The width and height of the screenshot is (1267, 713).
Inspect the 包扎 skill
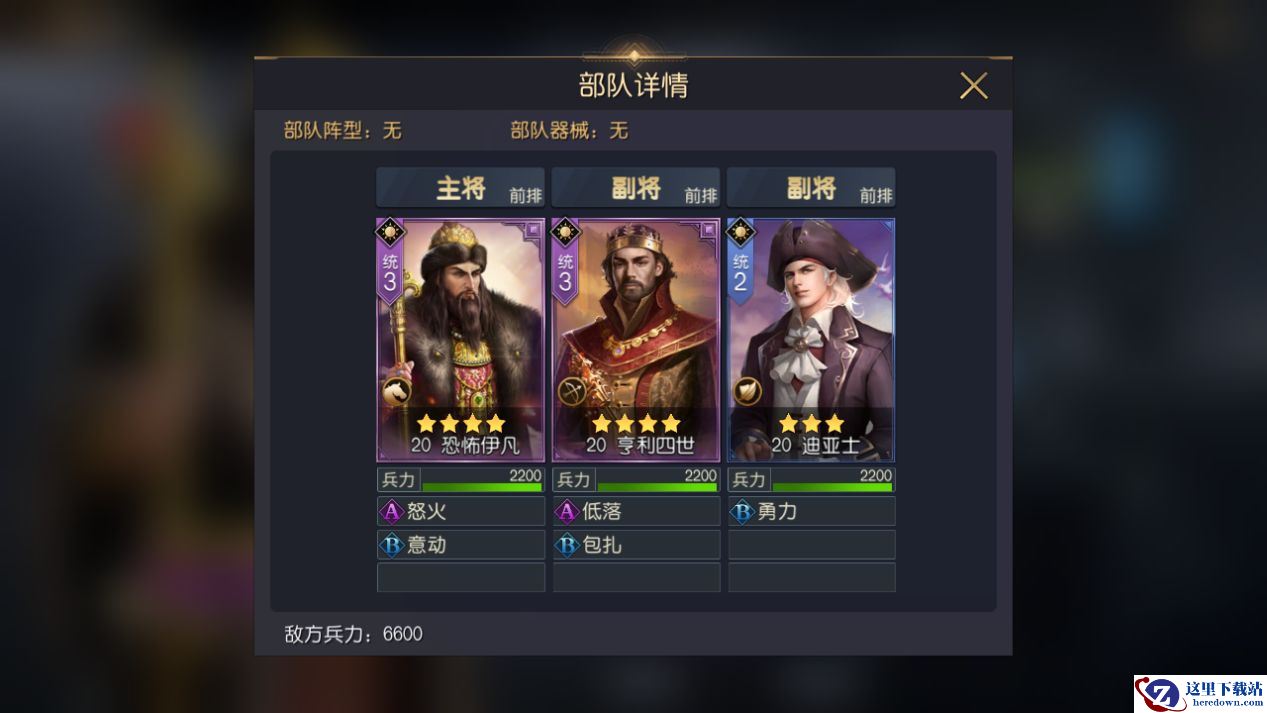tap(636, 545)
